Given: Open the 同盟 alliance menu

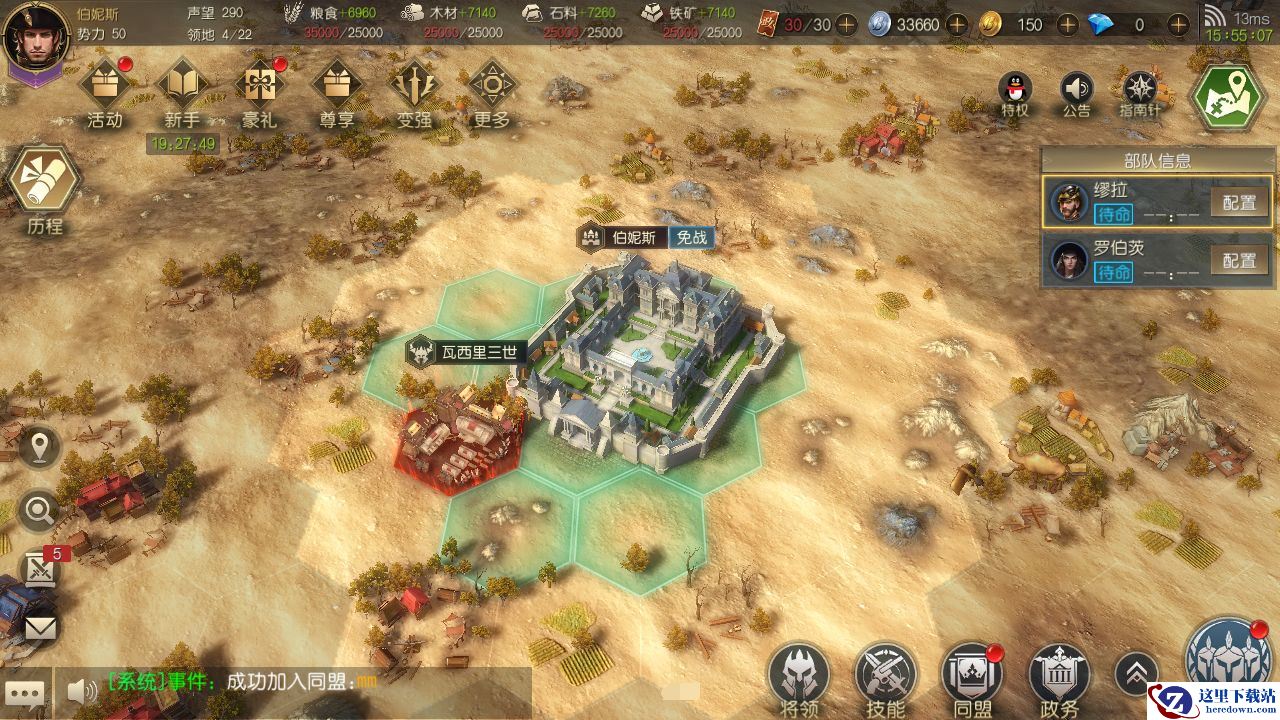Looking at the screenshot, I should (x=971, y=677).
